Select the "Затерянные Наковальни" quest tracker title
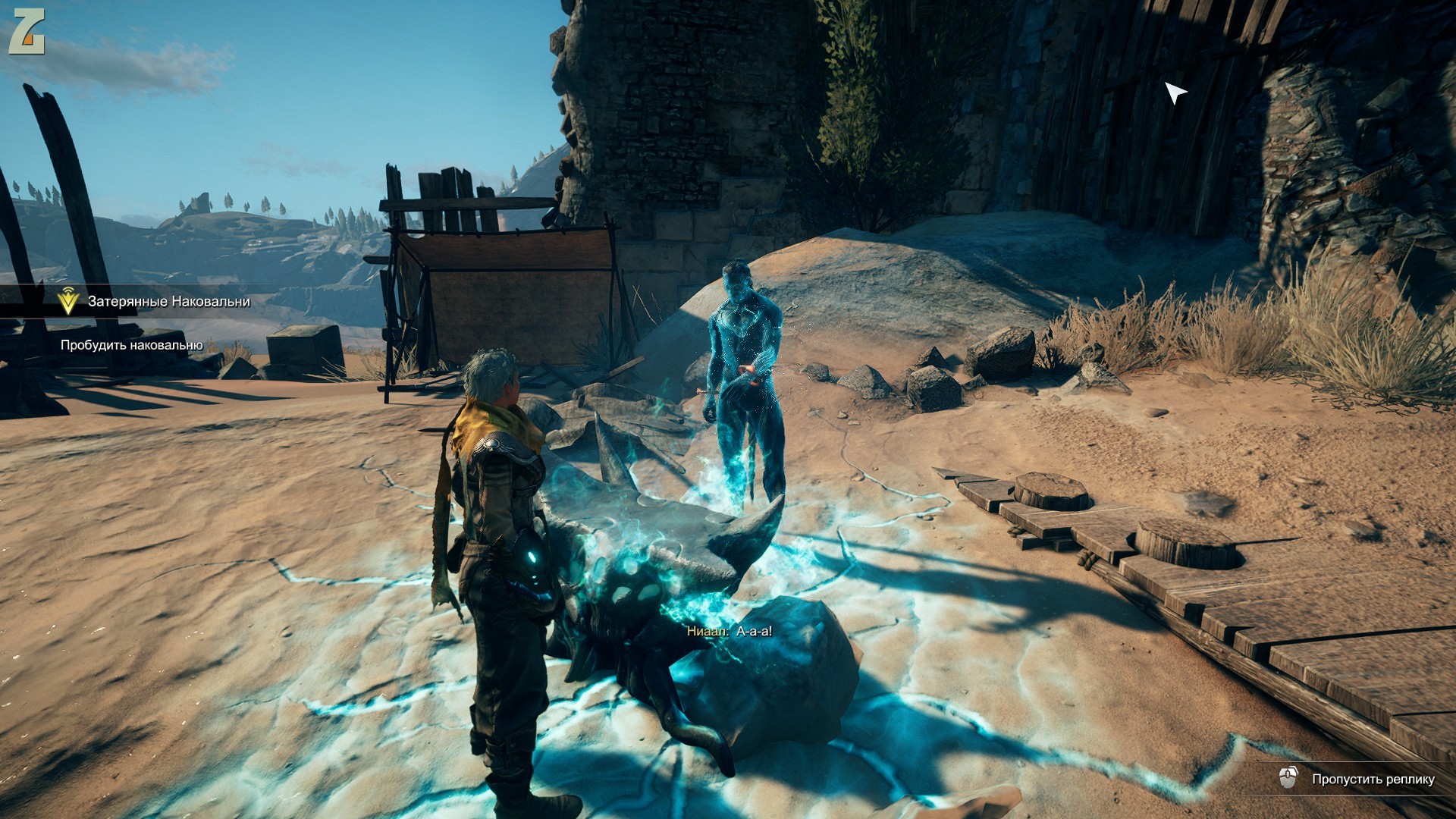Screen dimensions: 1456x819 point(168,302)
